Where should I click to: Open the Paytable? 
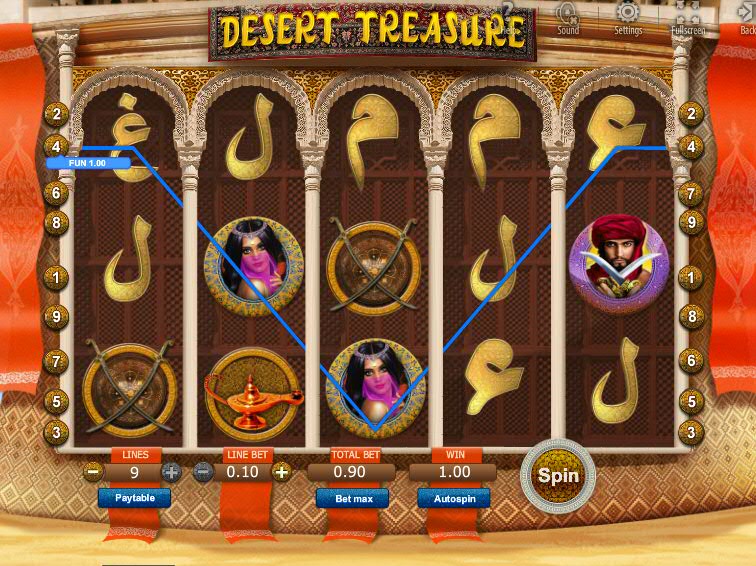point(134,497)
